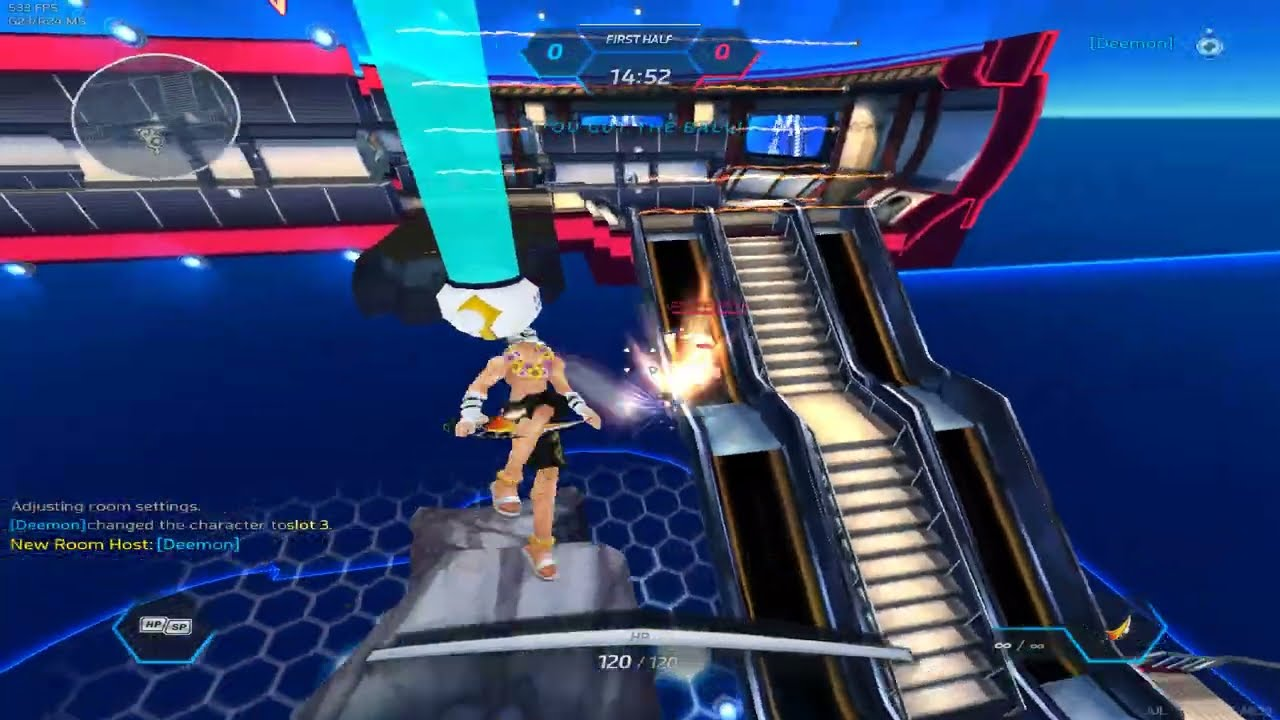Click the circular minimap radar
The width and height of the screenshot is (1280, 720).
click(155, 117)
